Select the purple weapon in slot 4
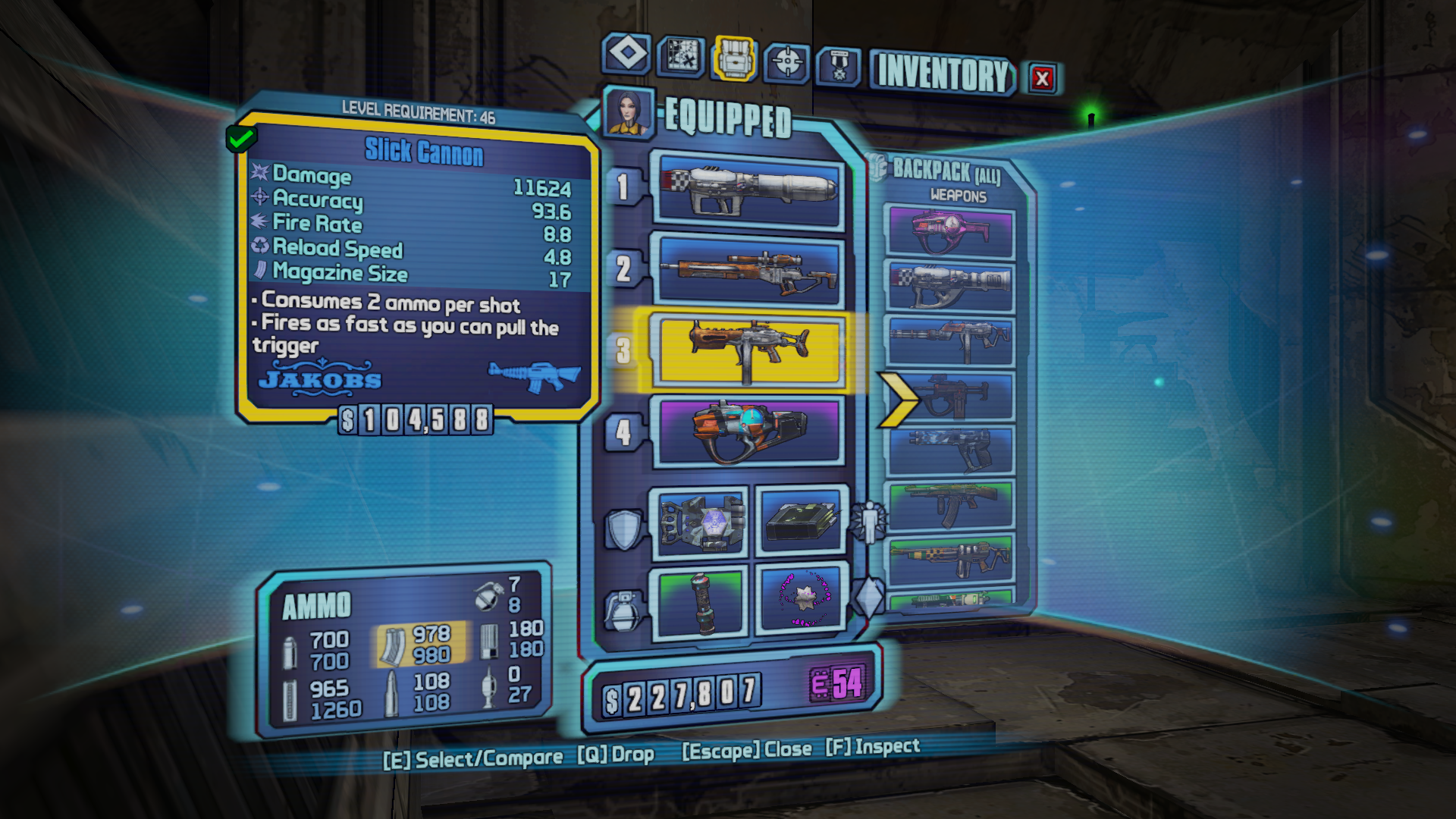 click(x=750, y=431)
